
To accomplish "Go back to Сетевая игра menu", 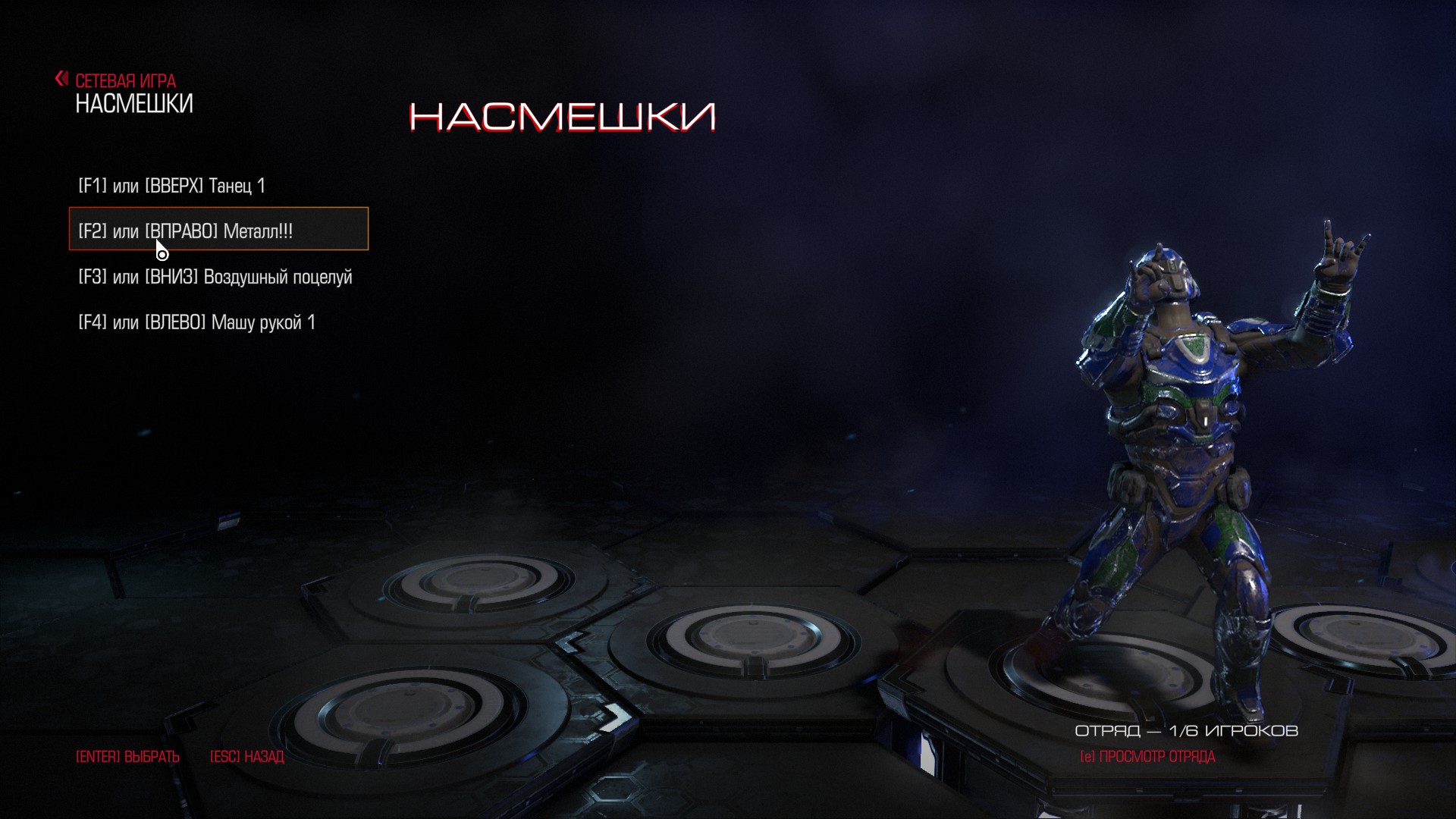I will 118,80.
